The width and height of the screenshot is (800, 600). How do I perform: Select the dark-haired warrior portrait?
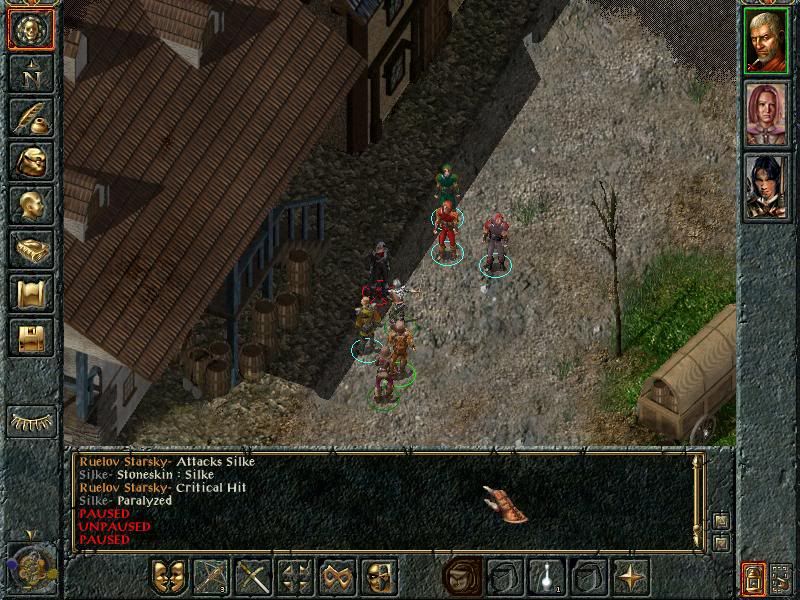pos(767,187)
